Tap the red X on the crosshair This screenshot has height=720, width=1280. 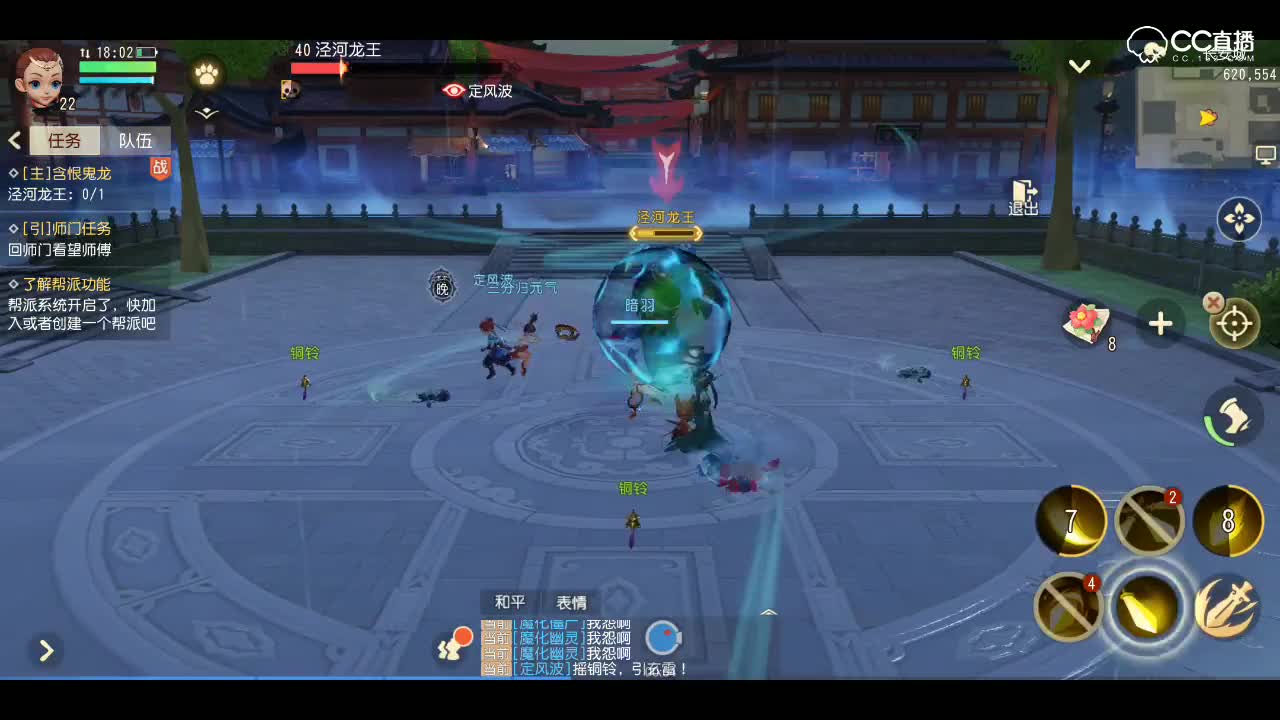coord(1213,302)
